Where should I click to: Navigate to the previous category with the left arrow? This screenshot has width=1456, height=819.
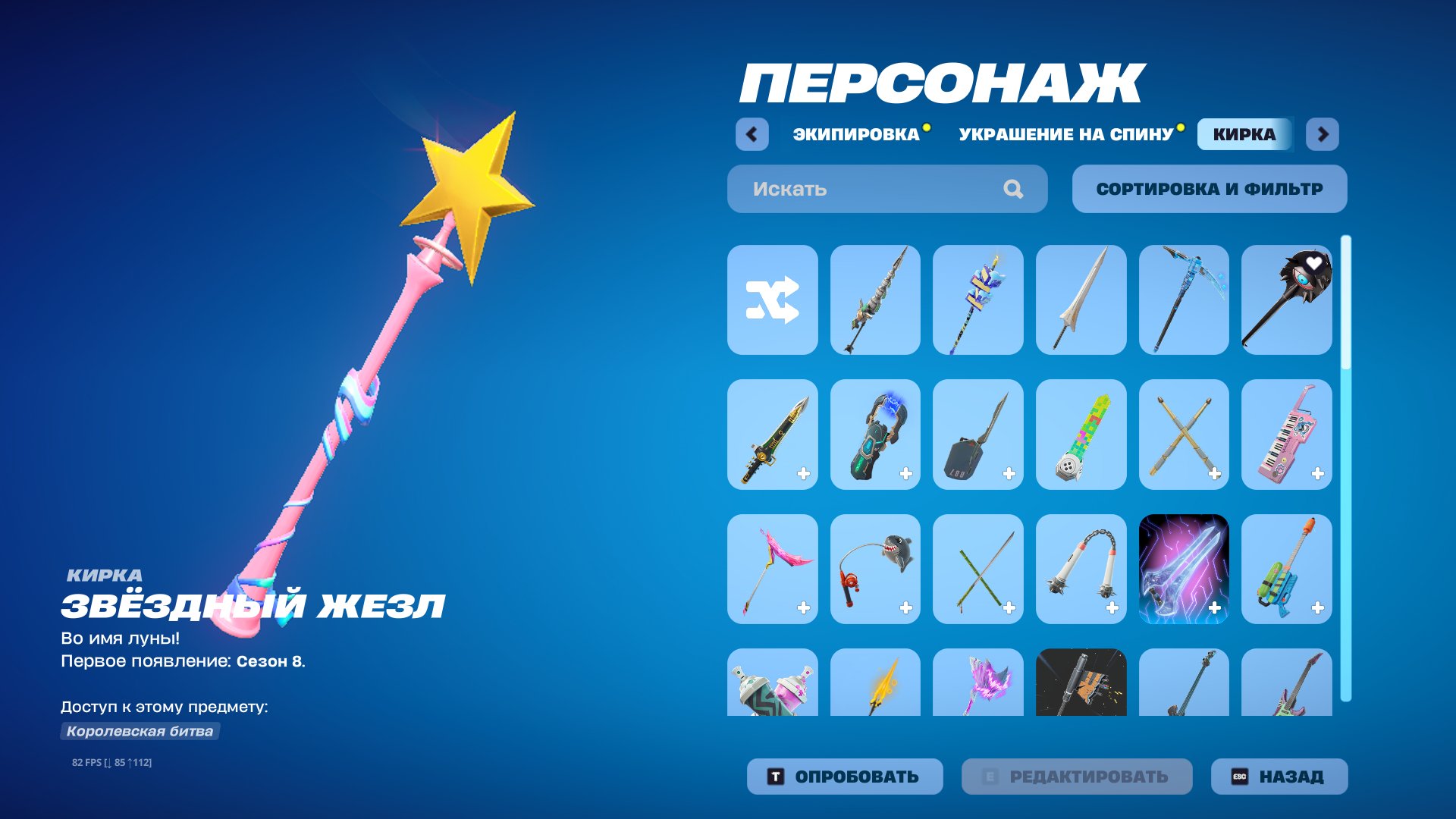(x=750, y=133)
